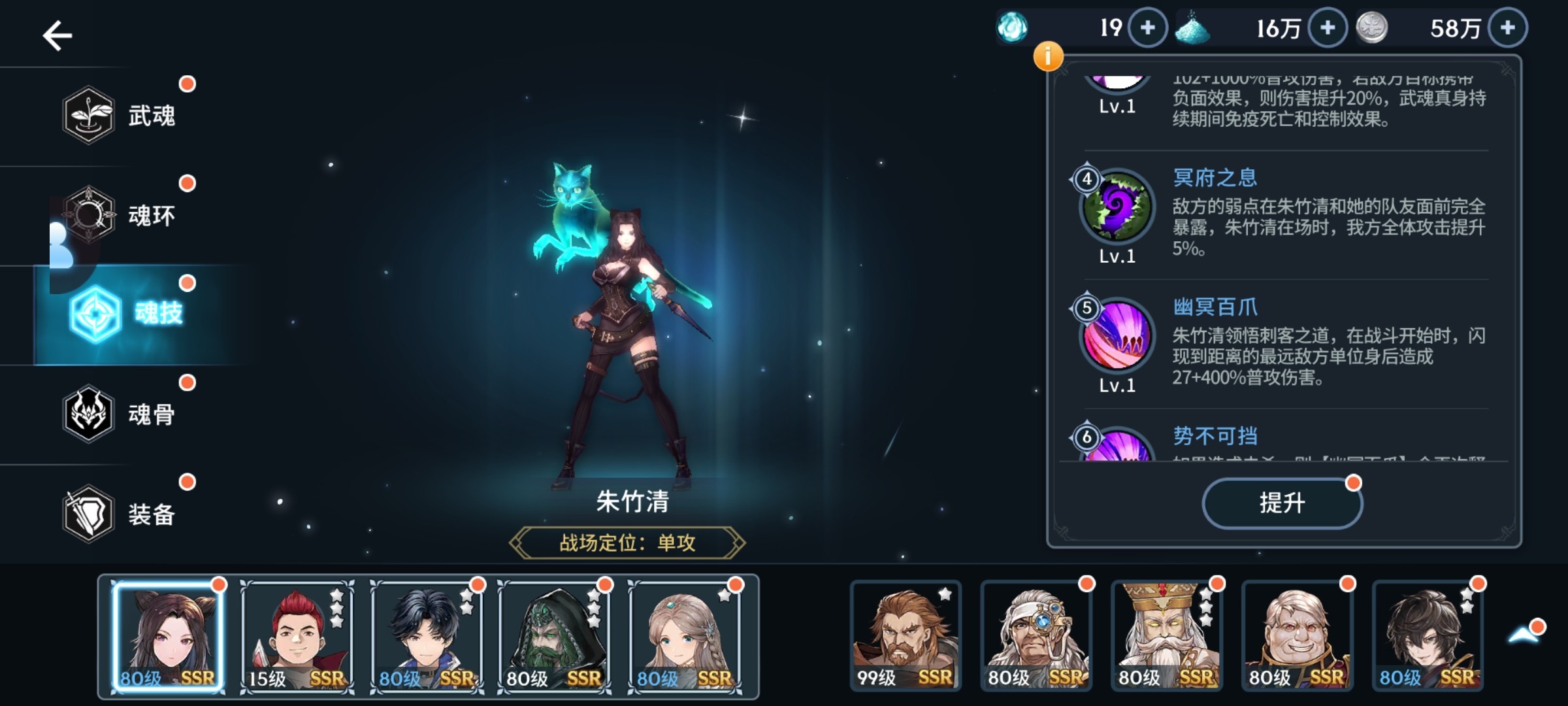The width and height of the screenshot is (1568, 706).
Task: Click the 提升 upgrade button
Action: 1282,503
